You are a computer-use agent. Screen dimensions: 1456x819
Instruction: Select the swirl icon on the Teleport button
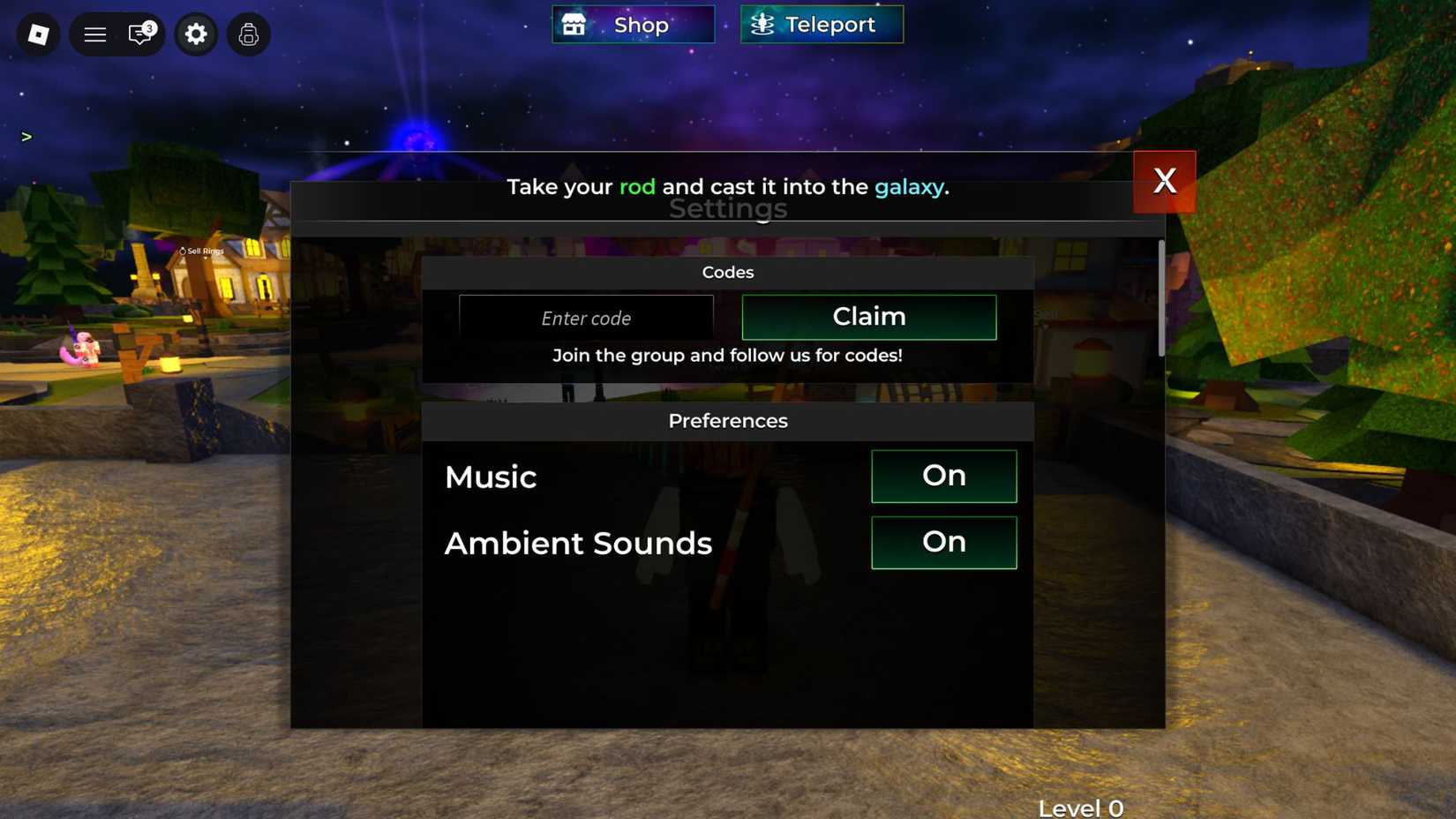click(759, 24)
